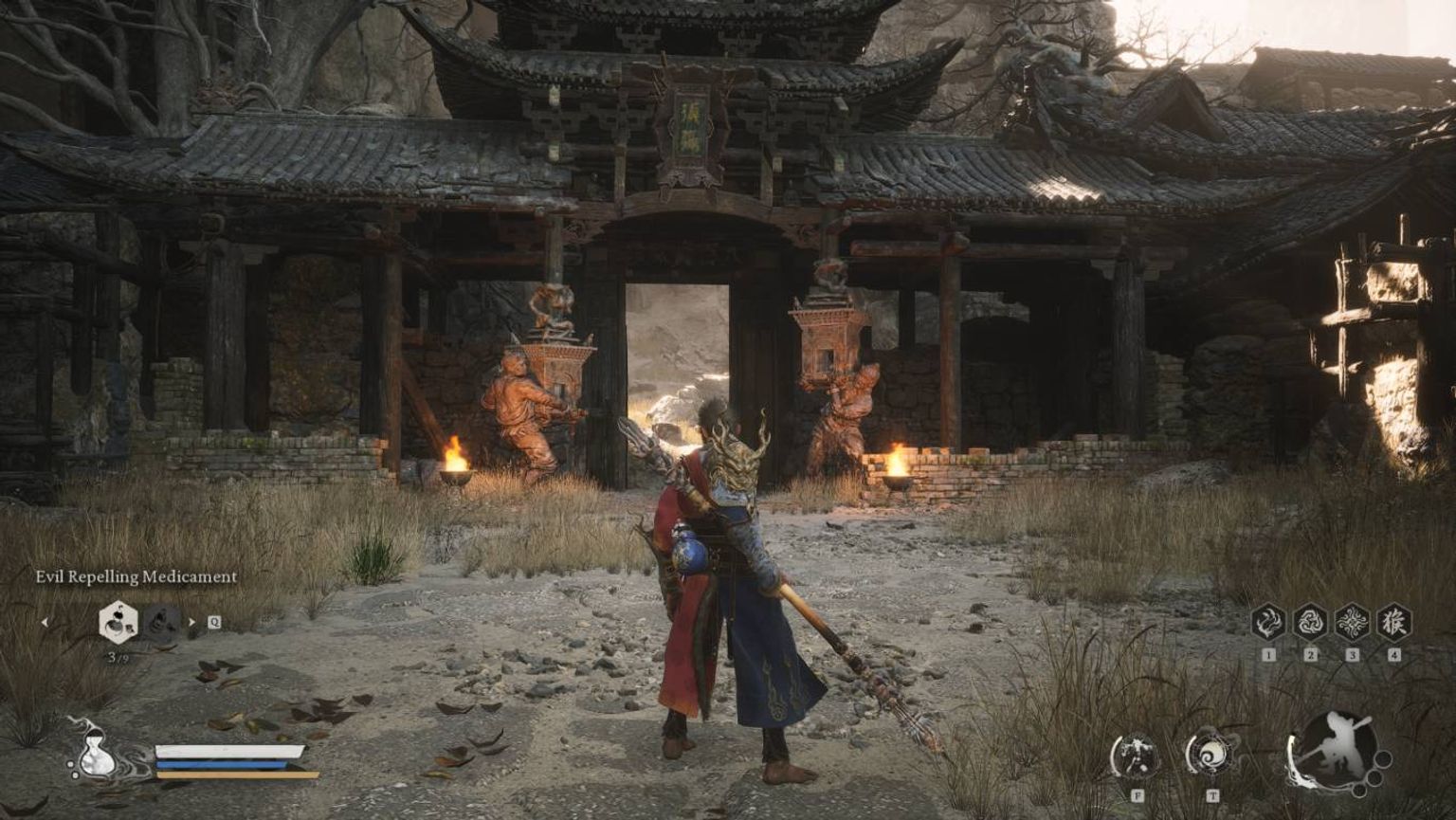Viewport: 1456px width, 820px height.
Task: Select the darkened second item slot icon
Action: click(161, 623)
